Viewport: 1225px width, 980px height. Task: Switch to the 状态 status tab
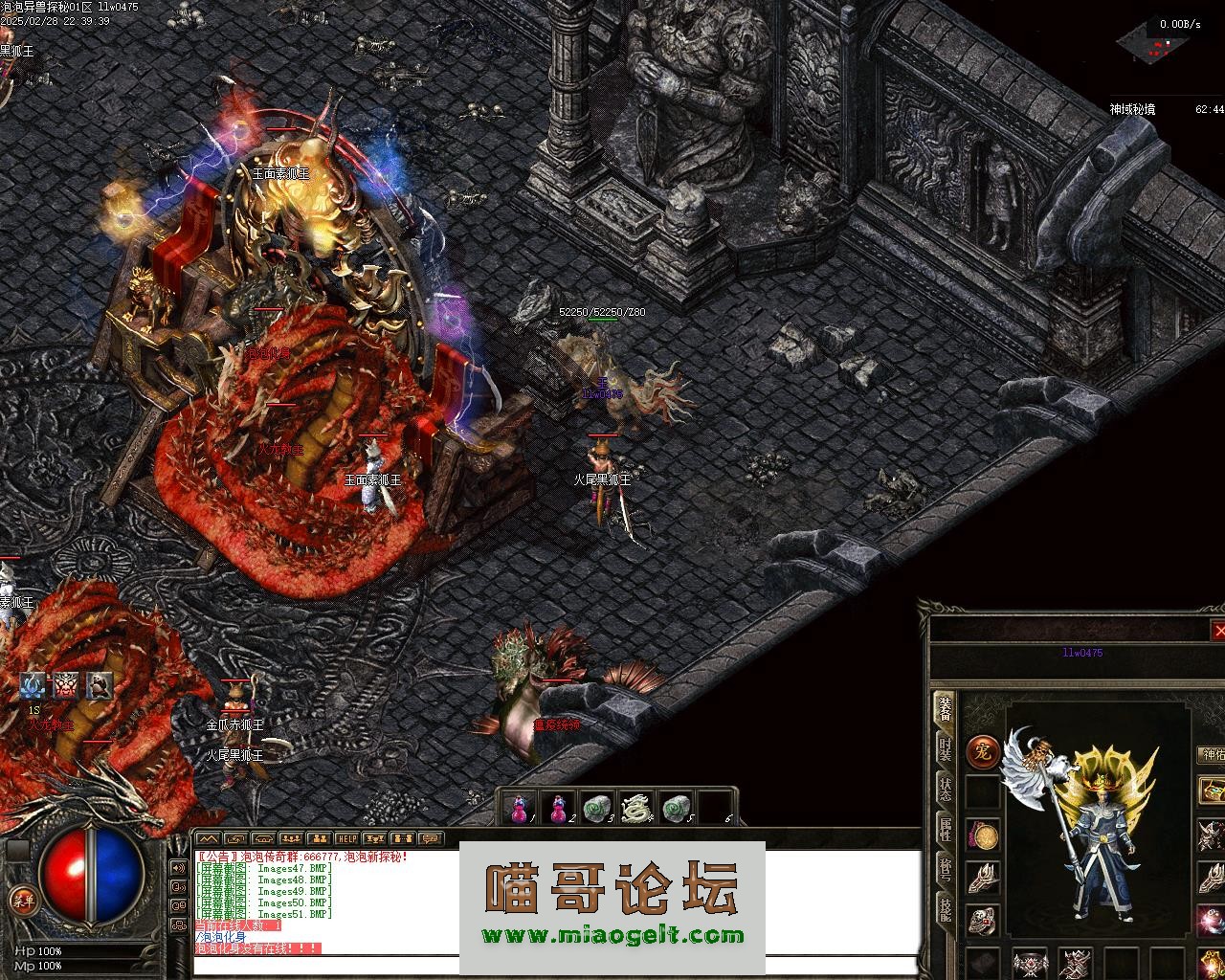945,789
